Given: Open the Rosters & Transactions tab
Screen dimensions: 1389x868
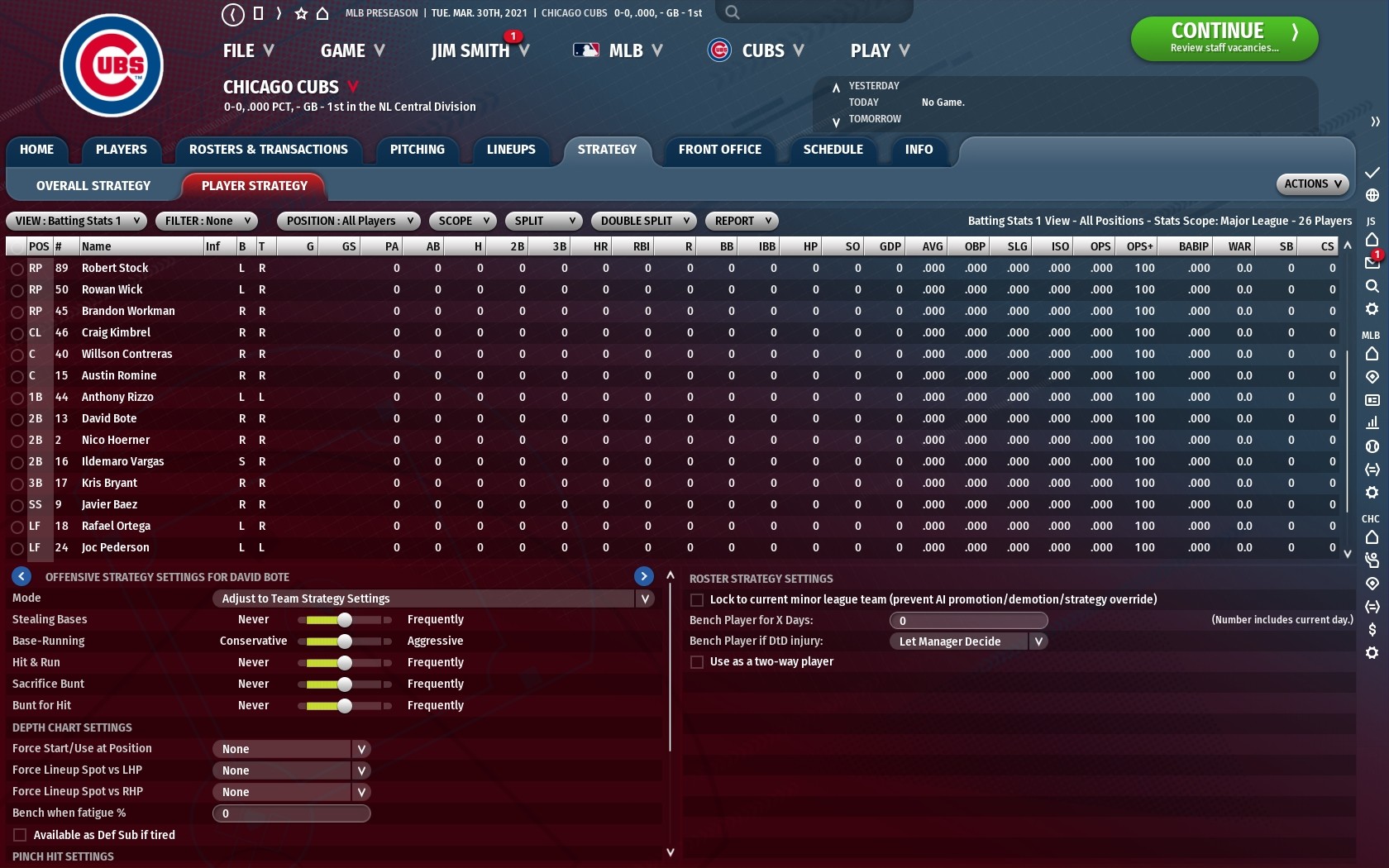Looking at the screenshot, I should coord(268,150).
